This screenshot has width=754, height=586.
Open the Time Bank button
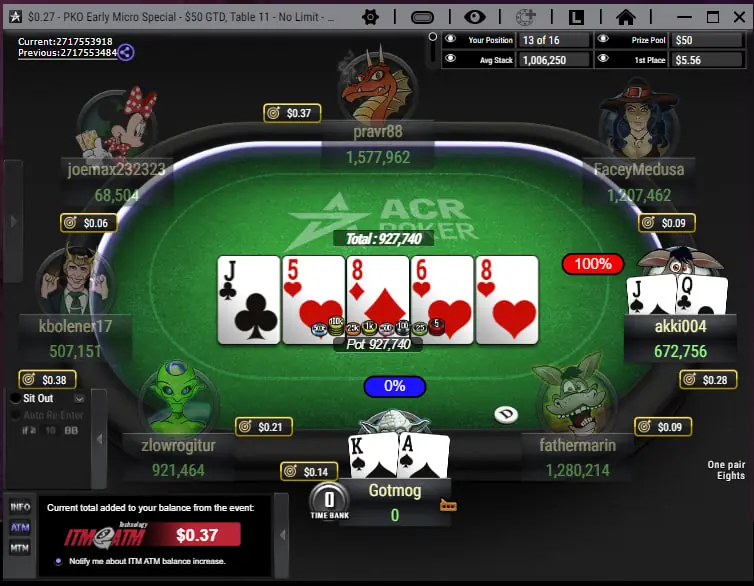[x=328, y=498]
